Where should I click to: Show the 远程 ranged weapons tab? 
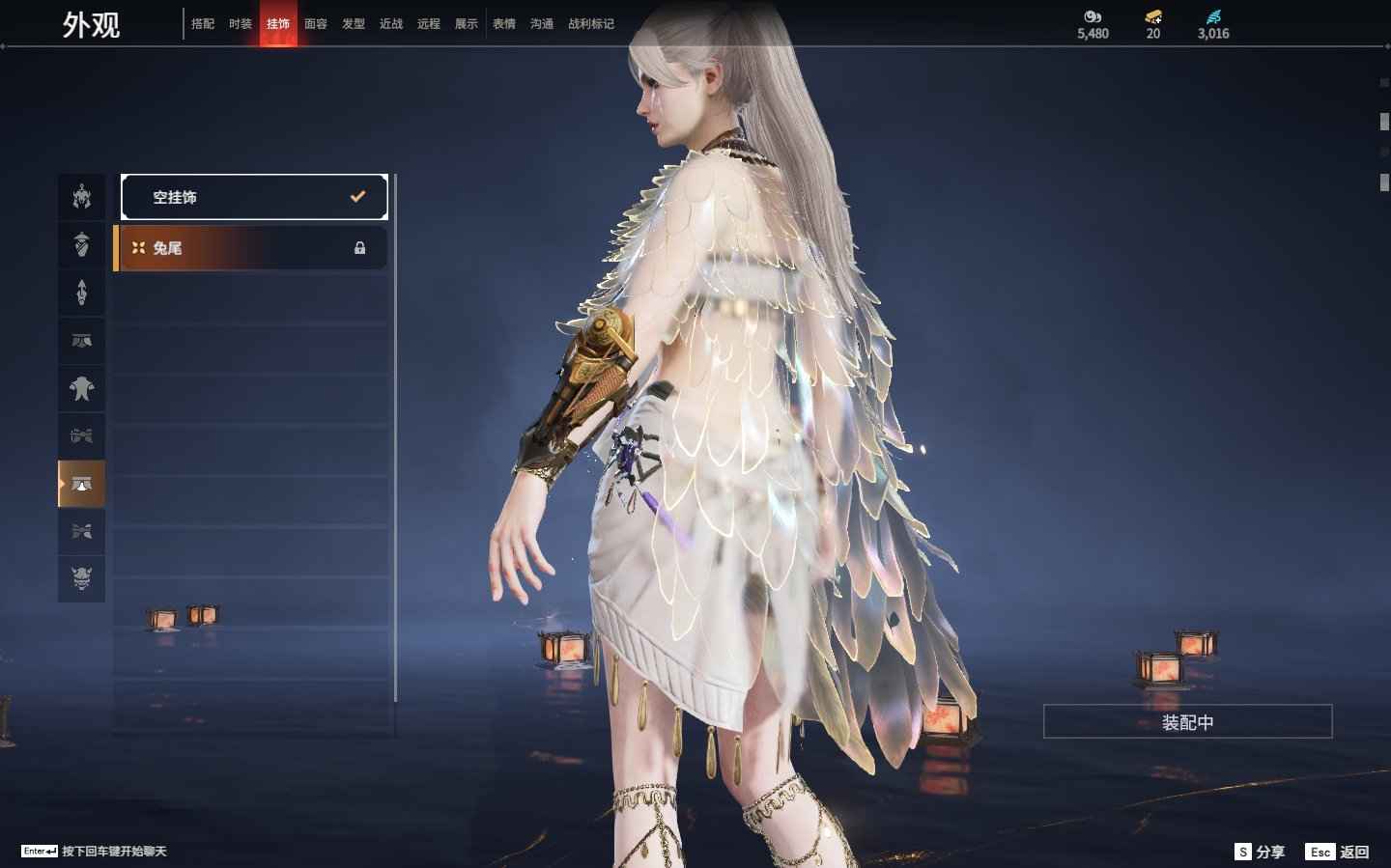pyautogui.click(x=429, y=24)
